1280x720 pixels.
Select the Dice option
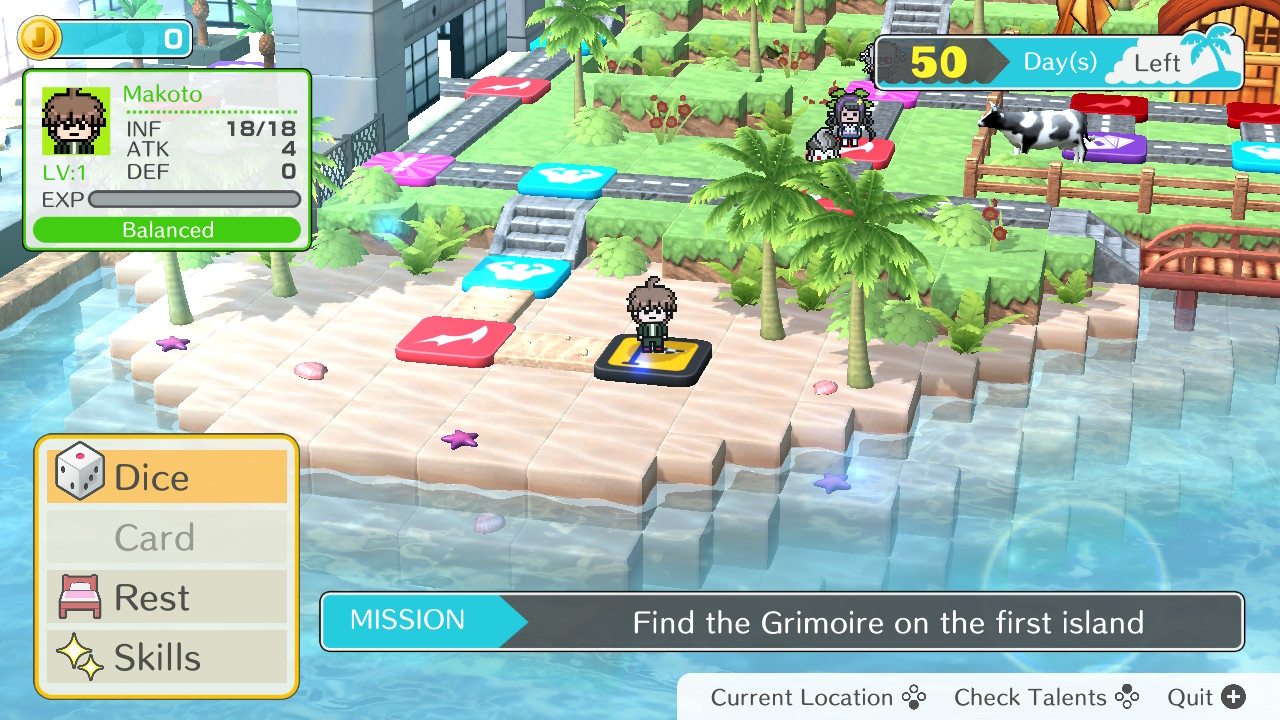pos(167,477)
